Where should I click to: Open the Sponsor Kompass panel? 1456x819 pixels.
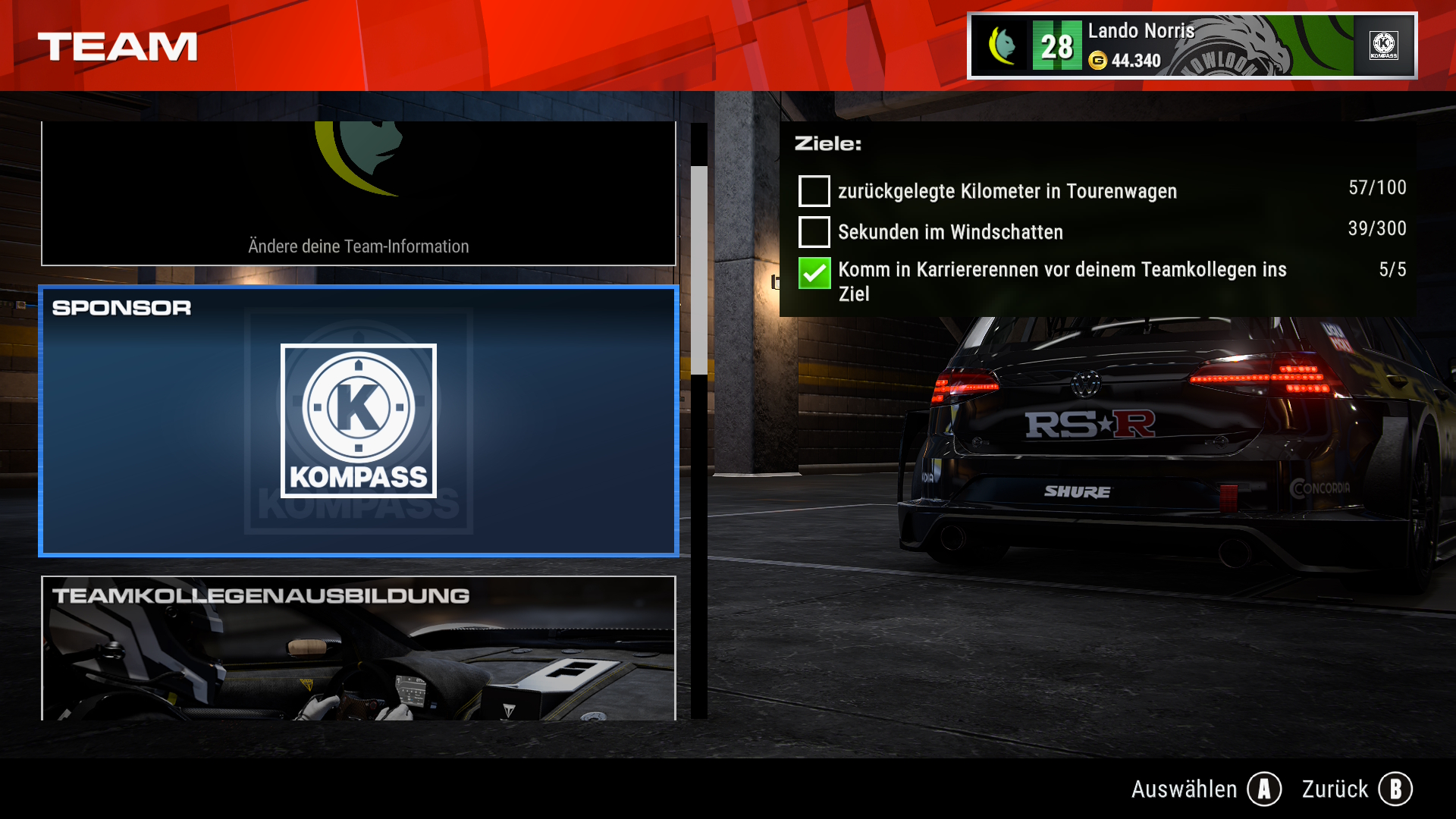click(x=358, y=421)
